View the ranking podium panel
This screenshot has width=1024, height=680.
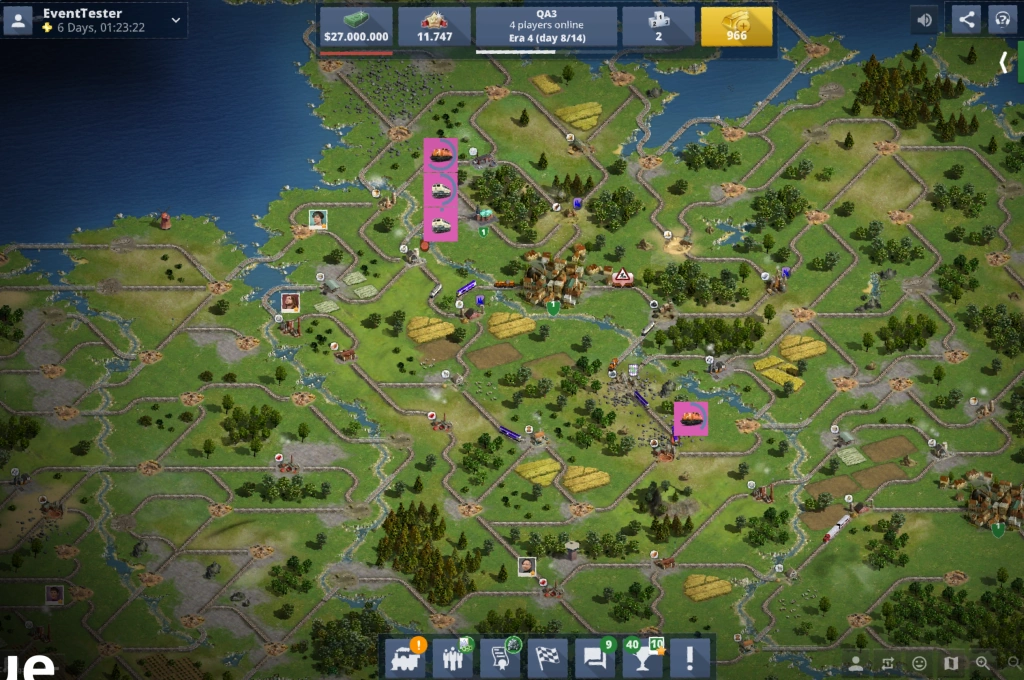[x=658, y=27]
